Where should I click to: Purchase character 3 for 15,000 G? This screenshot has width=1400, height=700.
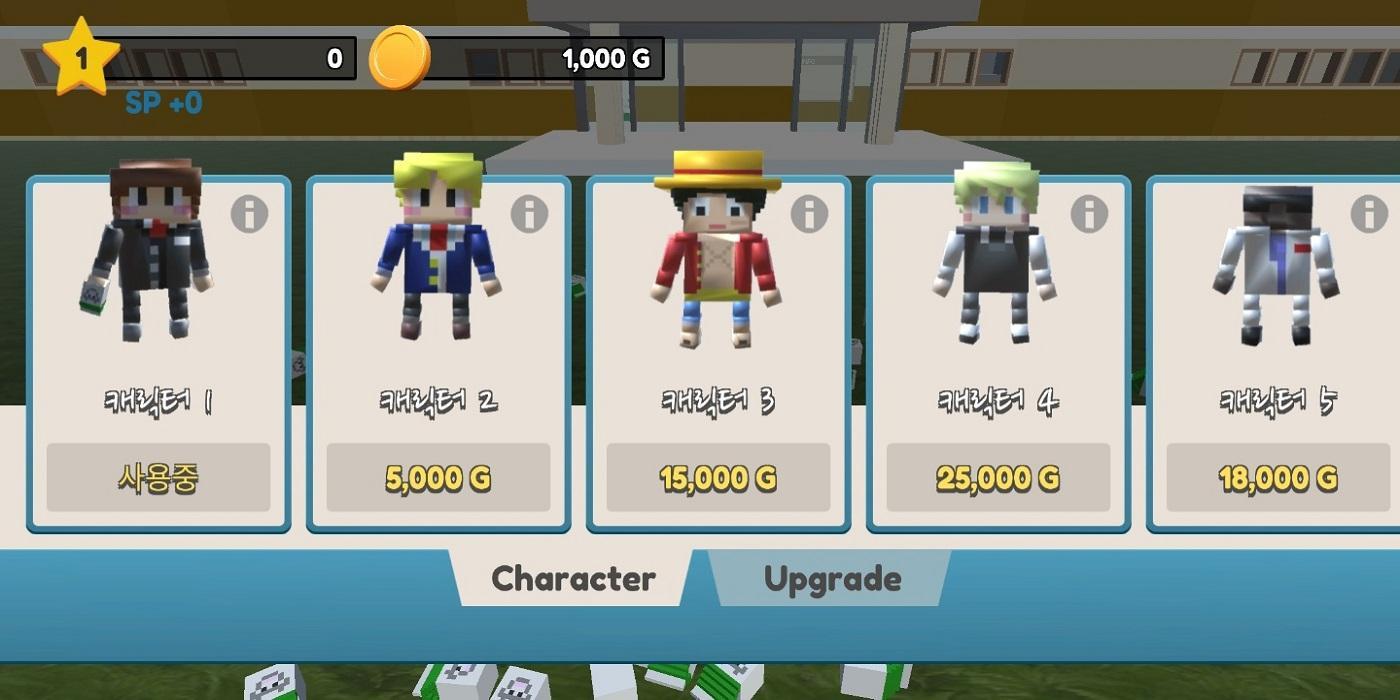point(718,478)
